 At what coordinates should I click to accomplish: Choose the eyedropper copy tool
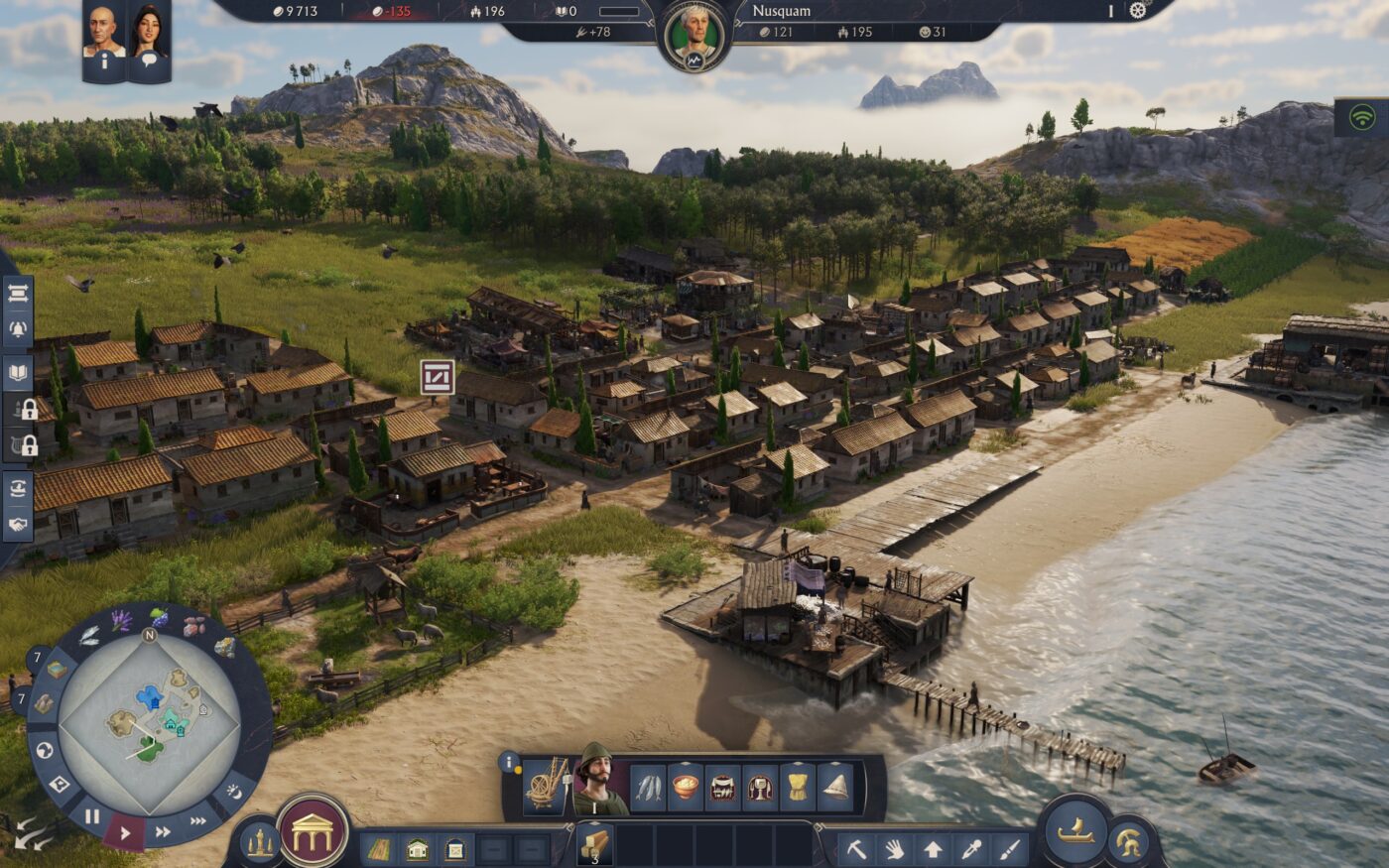(x=970, y=849)
